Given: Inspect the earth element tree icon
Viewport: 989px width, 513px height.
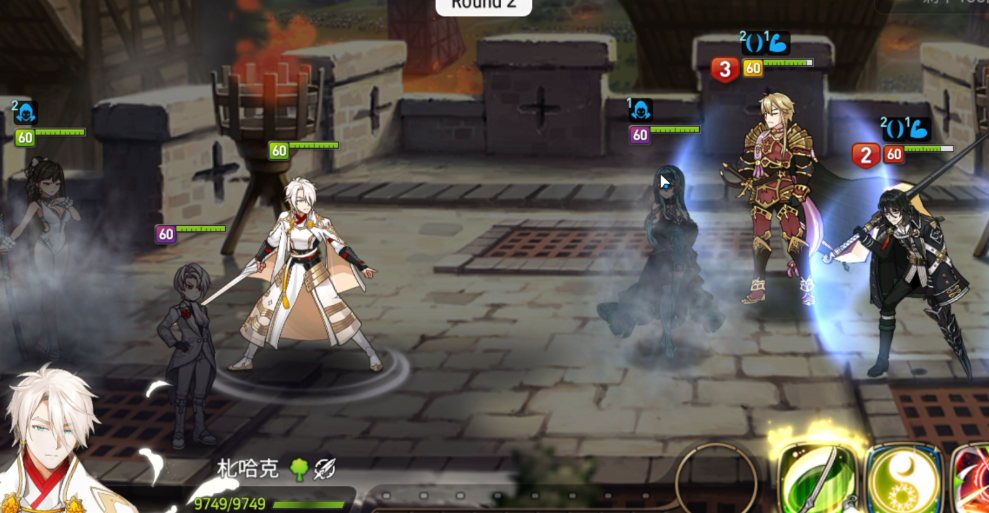Looking at the screenshot, I should pyautogui.click(x=298, y=467).
